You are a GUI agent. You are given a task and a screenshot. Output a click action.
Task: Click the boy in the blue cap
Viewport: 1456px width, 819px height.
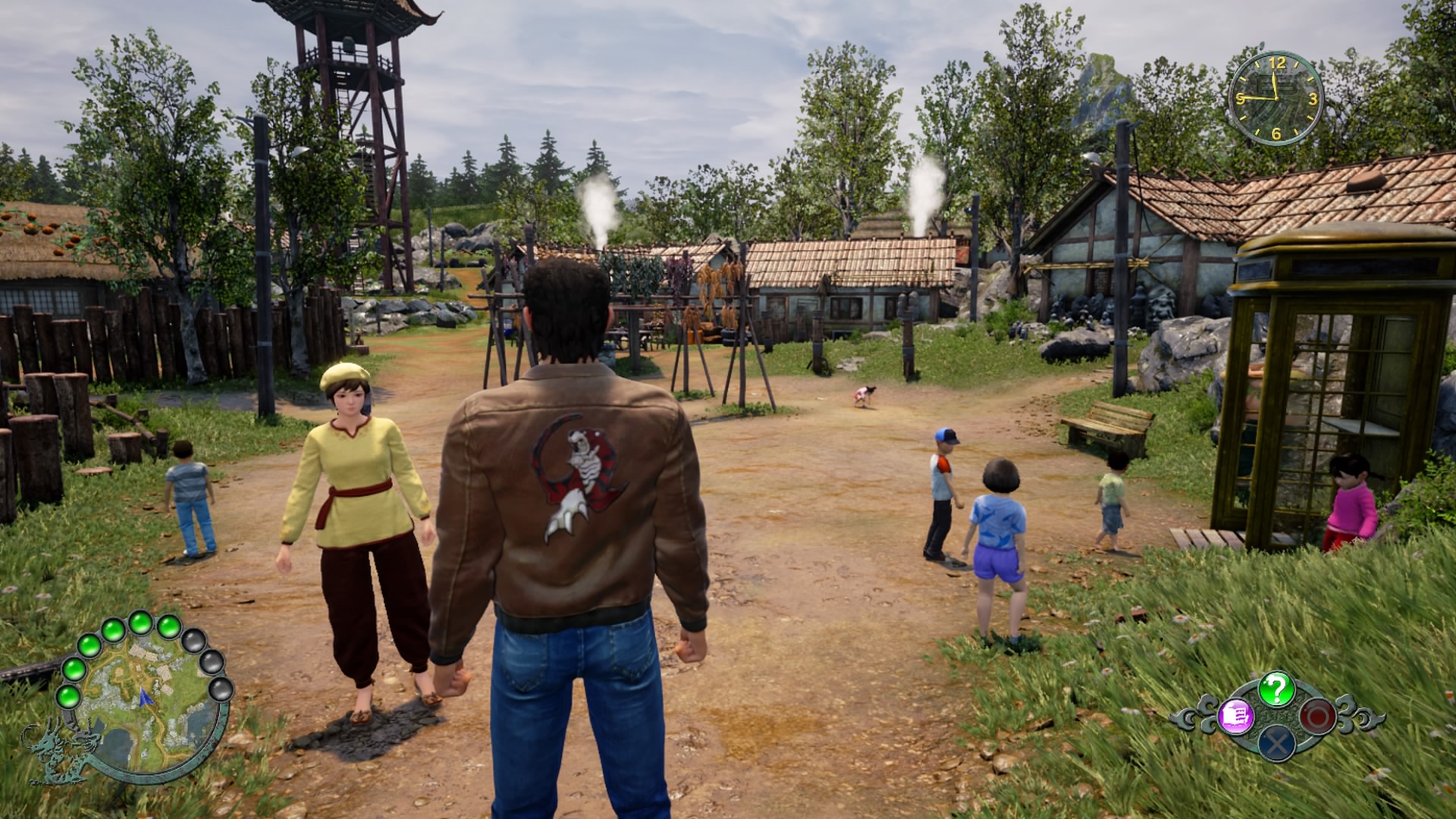(x=940, y=485)
